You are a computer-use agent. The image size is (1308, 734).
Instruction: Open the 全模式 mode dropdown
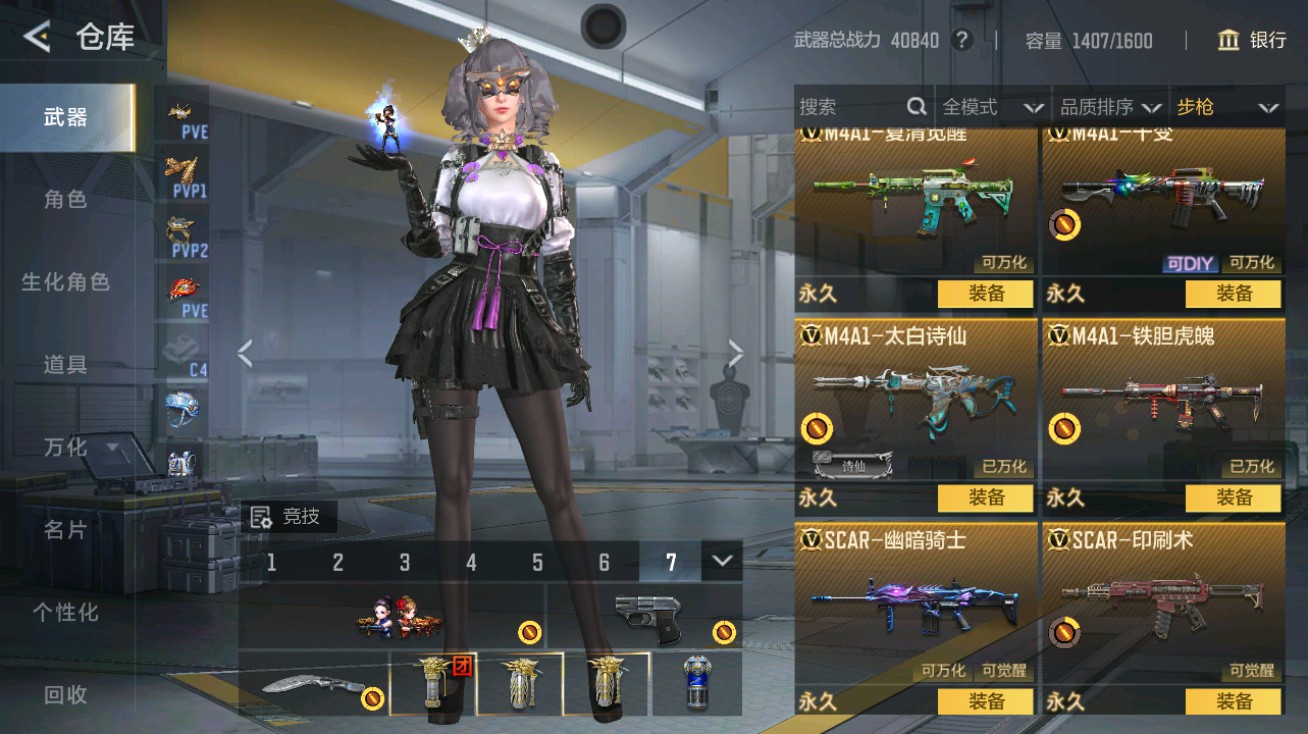point(992,107)
